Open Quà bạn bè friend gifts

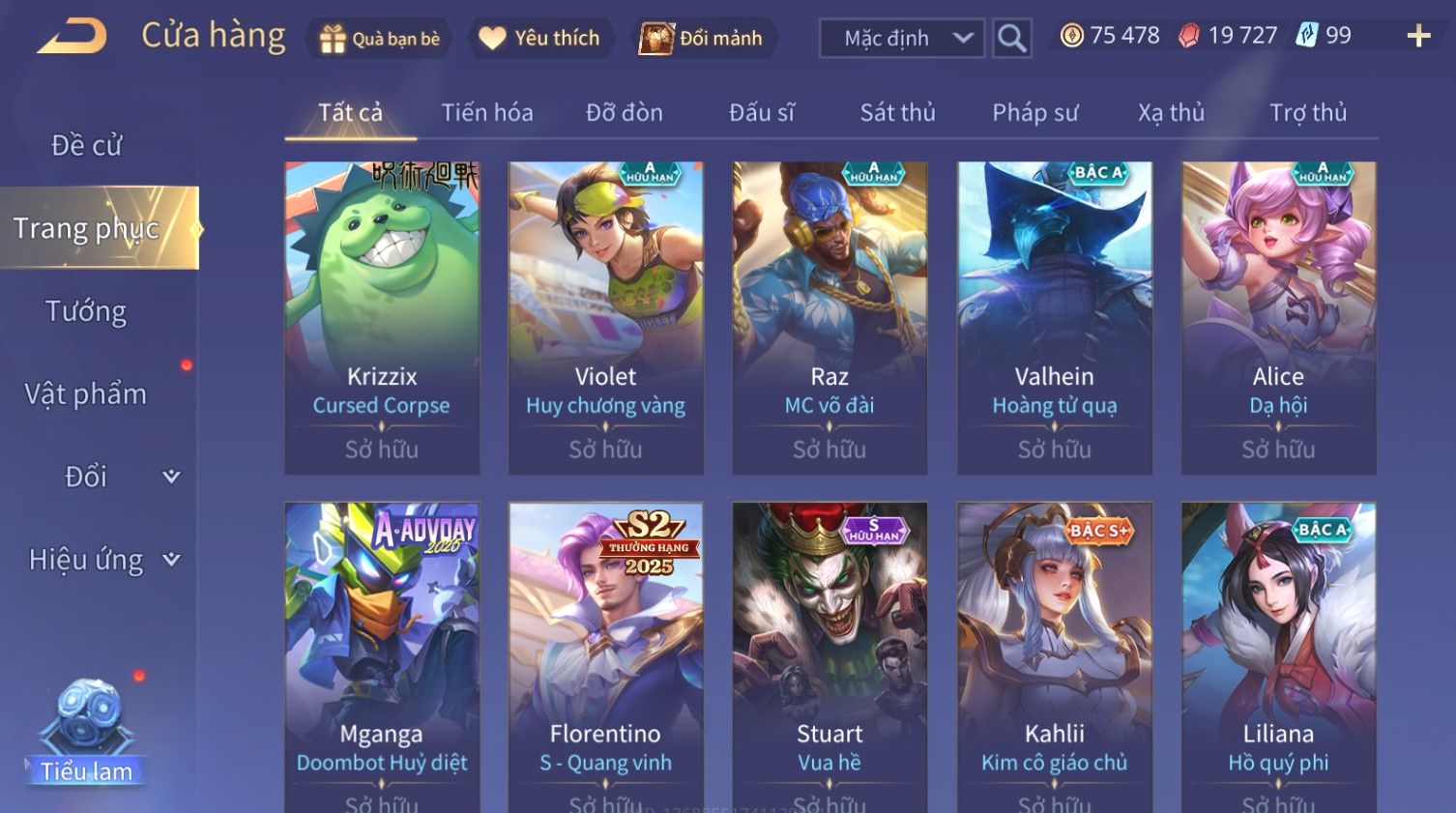click(x=379, y=39)
